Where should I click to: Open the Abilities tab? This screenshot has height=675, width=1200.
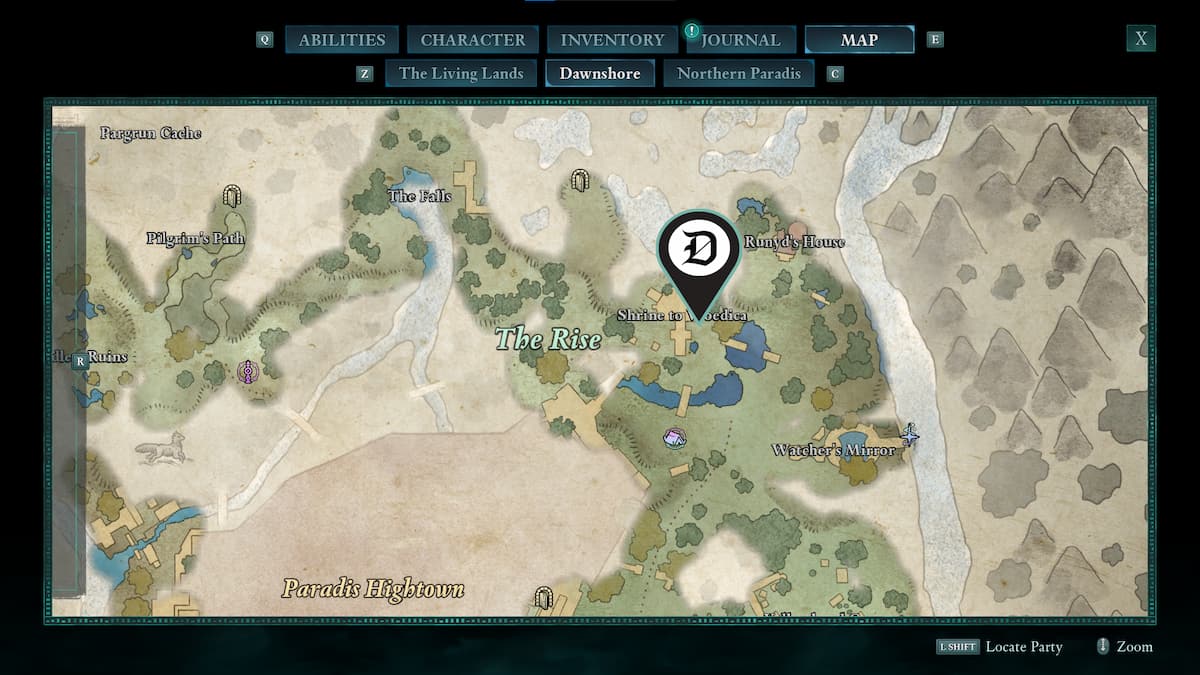pyautogui.click(x=342, y=40)
